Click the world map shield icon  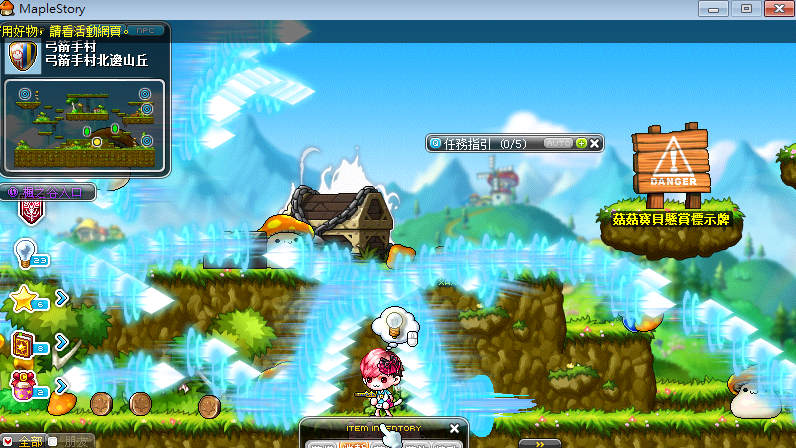pos(22,55)
